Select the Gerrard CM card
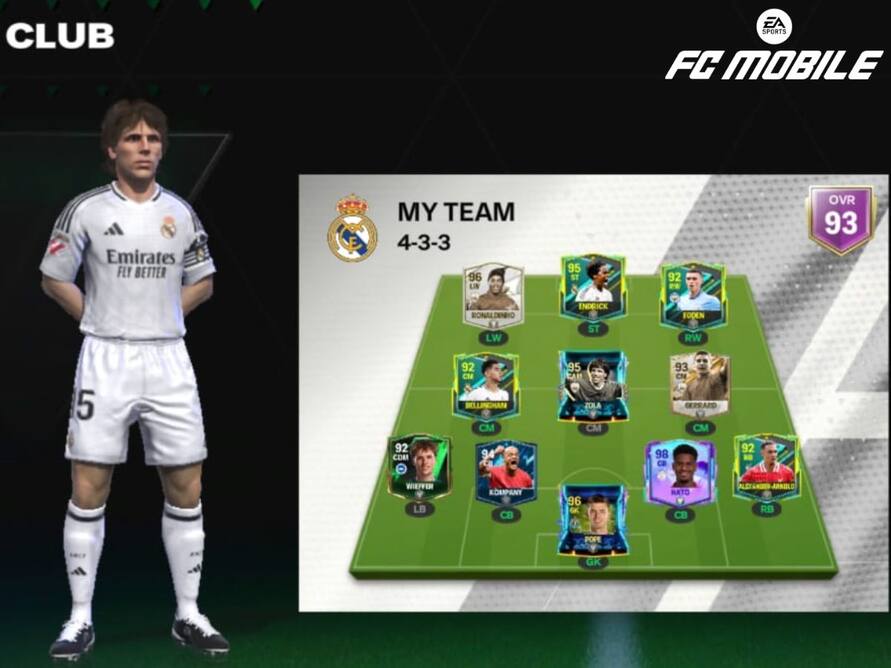Screen dimensions: 891x668 (x=700, y=384)
